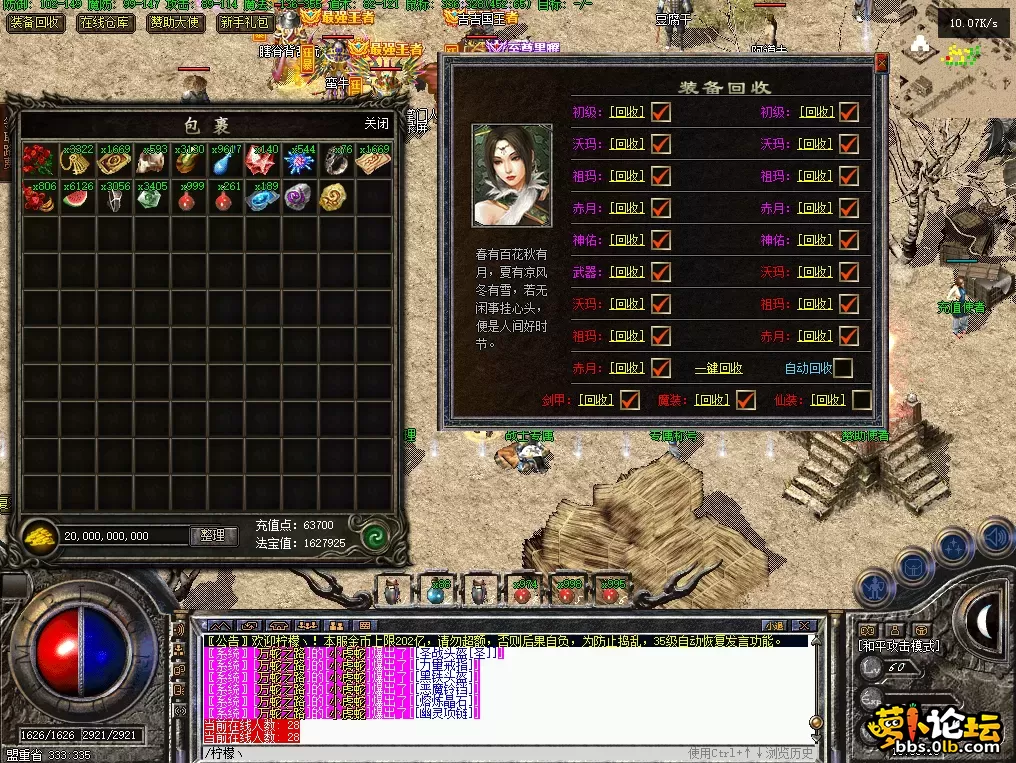
Task: Select the watermelon slice in the bag
Action: coord(78,196)
